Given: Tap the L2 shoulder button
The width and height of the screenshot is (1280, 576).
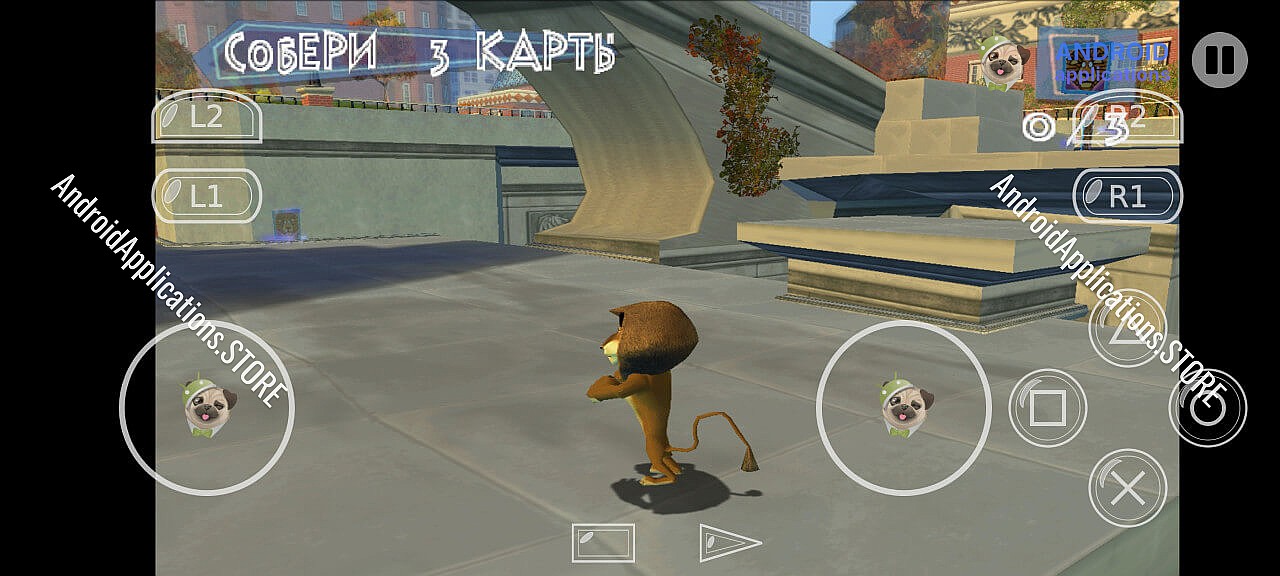Looking at the screenshot, I should (206, 117).
